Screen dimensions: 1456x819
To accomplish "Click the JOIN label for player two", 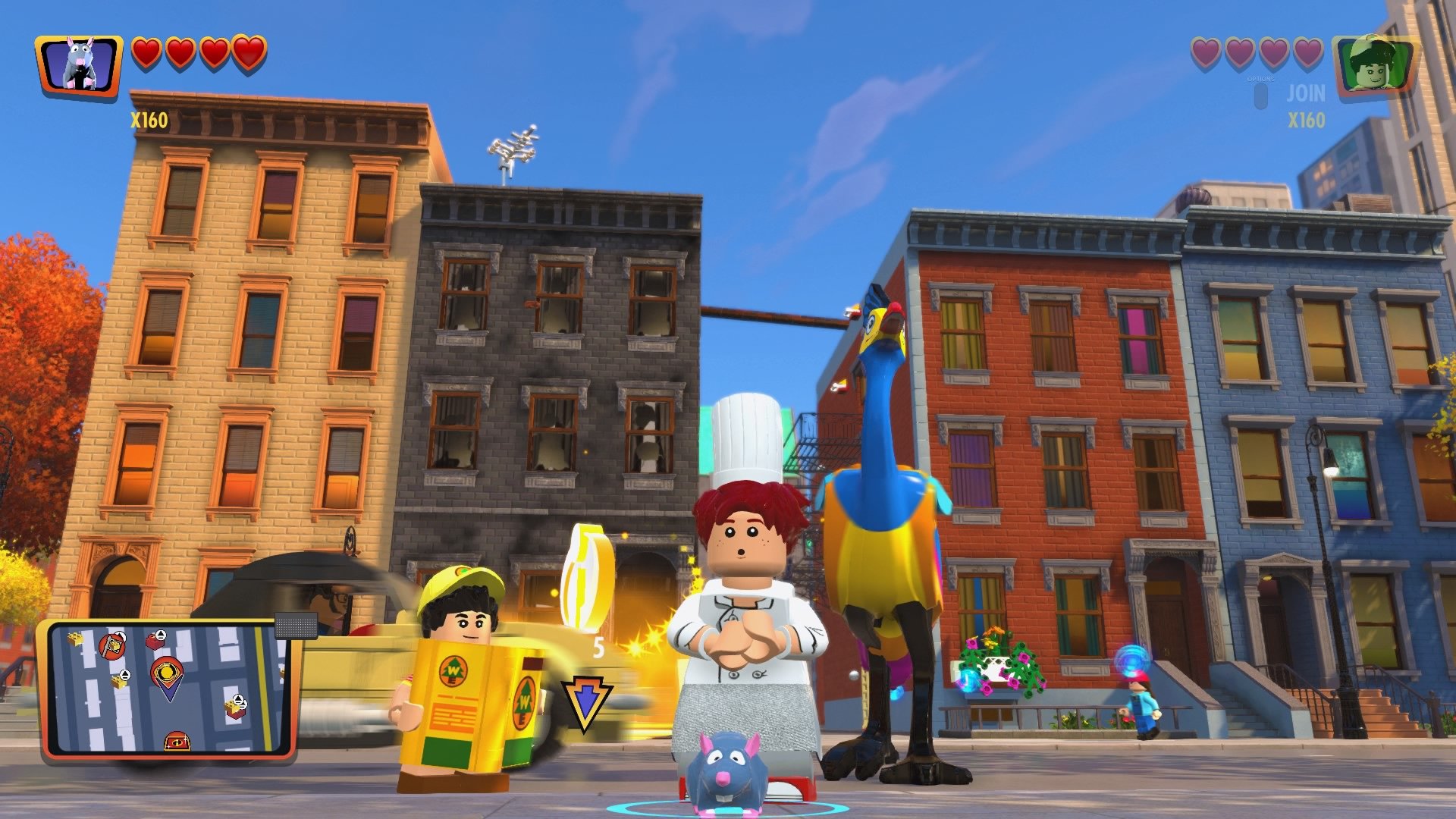I will click(1305, 93).
